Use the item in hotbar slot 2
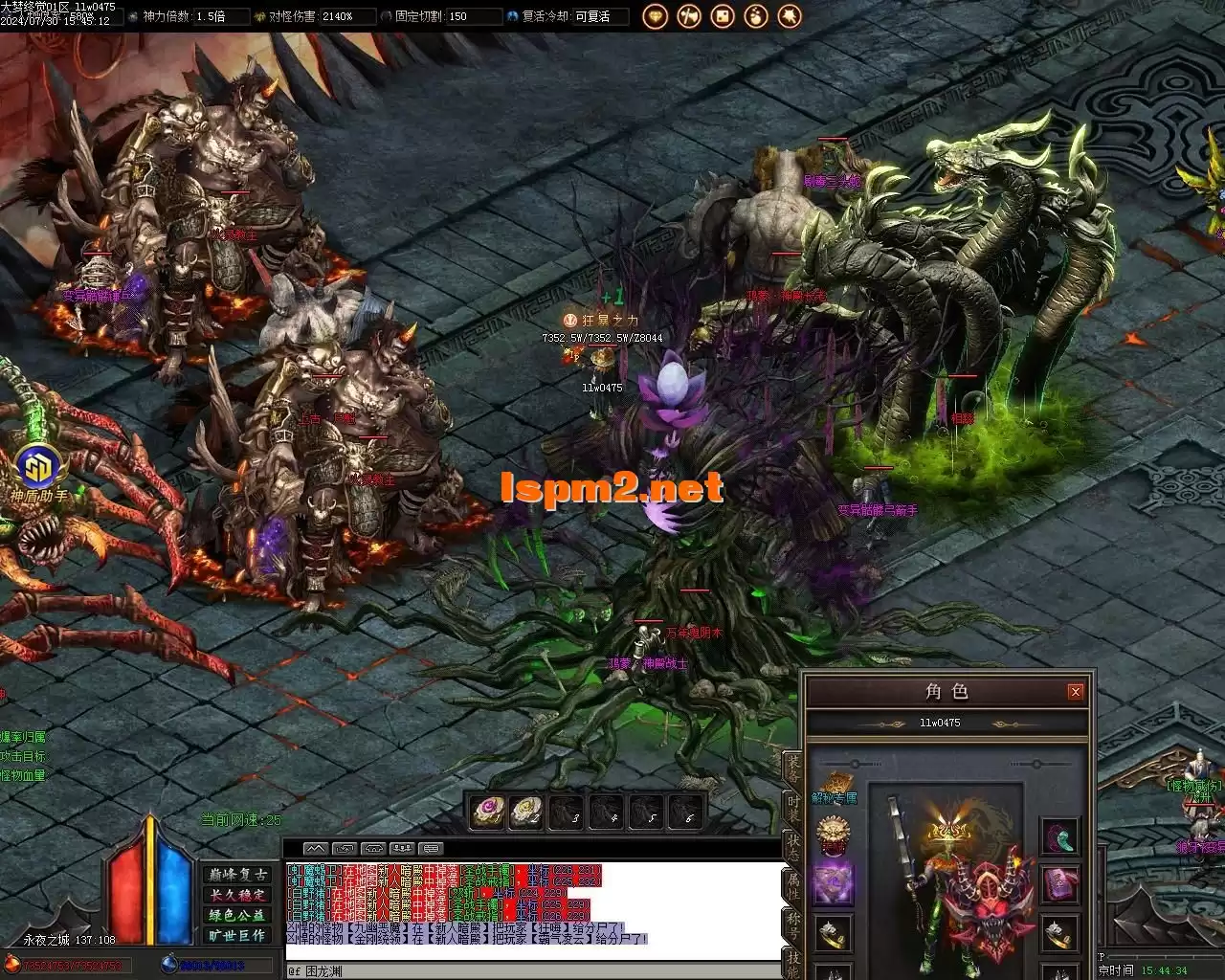The width and height of the screenshot is (1225, 980). [x=526, y=812]
